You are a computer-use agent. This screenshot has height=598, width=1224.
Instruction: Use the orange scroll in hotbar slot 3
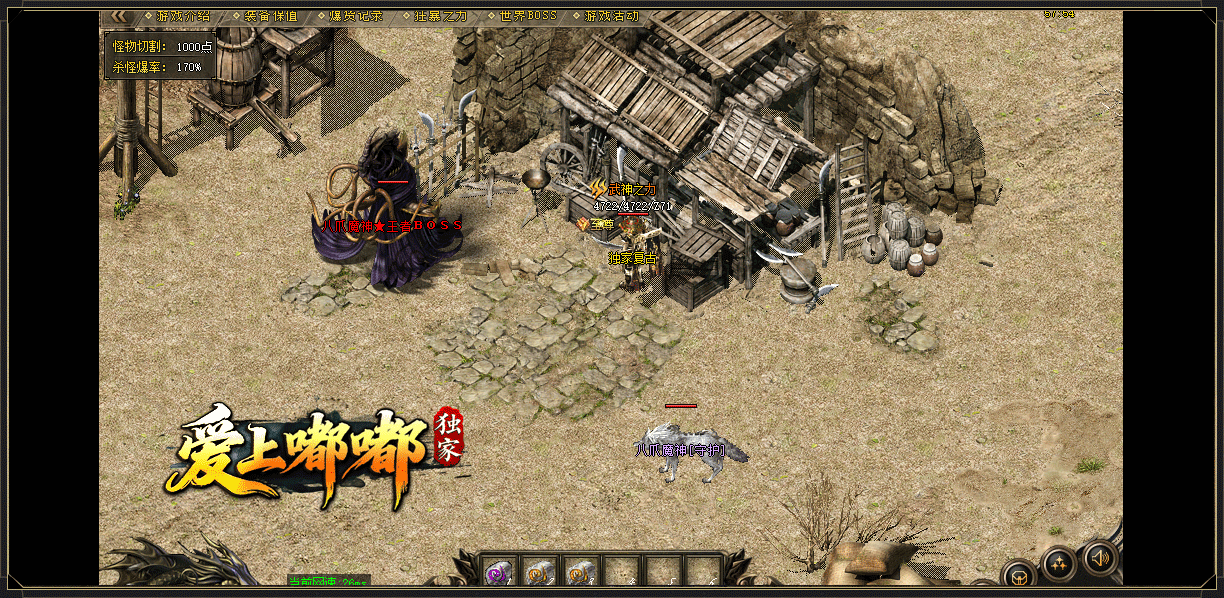[x=581, y=572]
